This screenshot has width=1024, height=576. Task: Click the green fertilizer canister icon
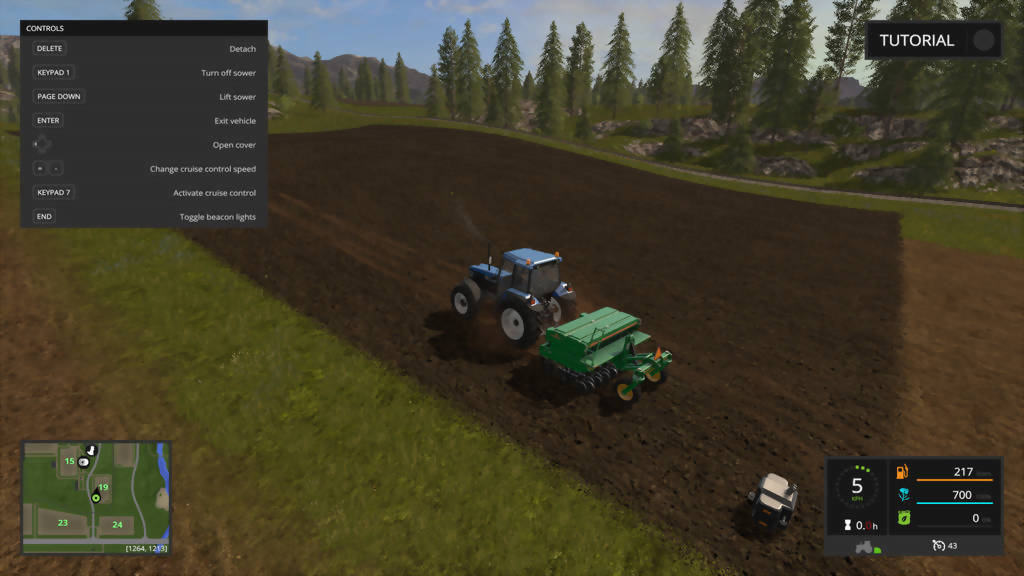click(902, 518)
